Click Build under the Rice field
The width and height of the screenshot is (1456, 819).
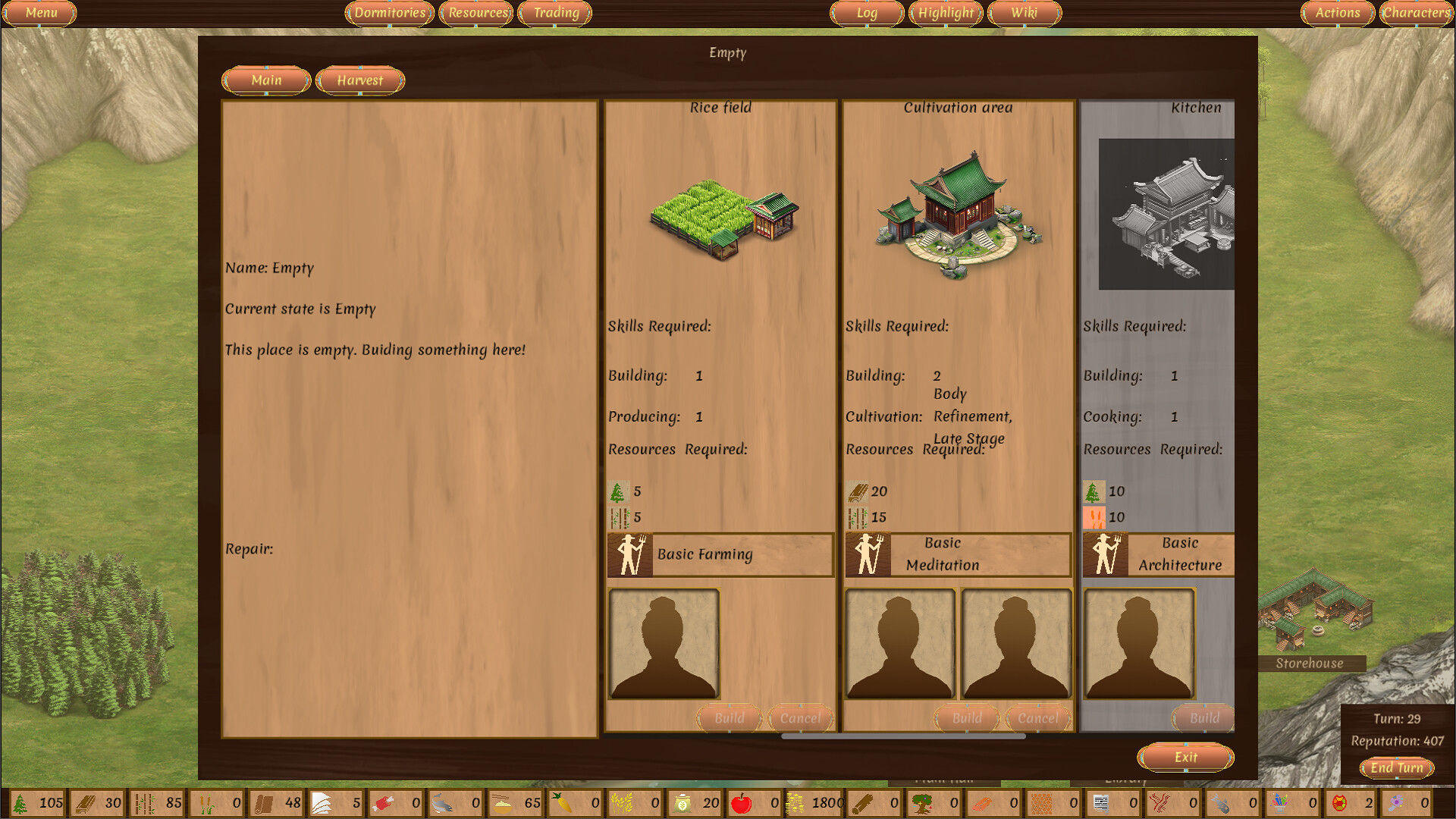tap(728, 718)
